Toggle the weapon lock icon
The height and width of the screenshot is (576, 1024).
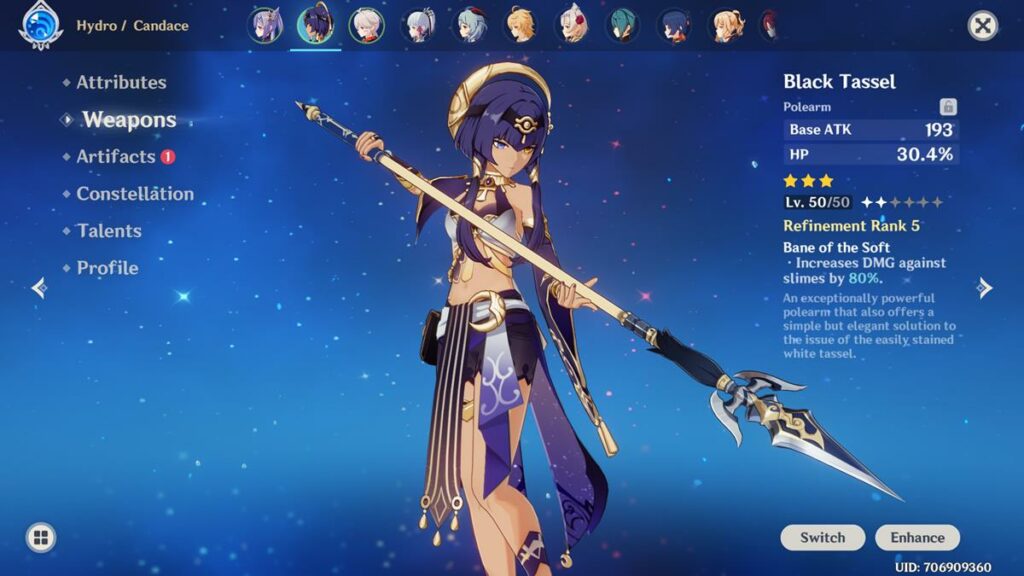coord(948,107)
